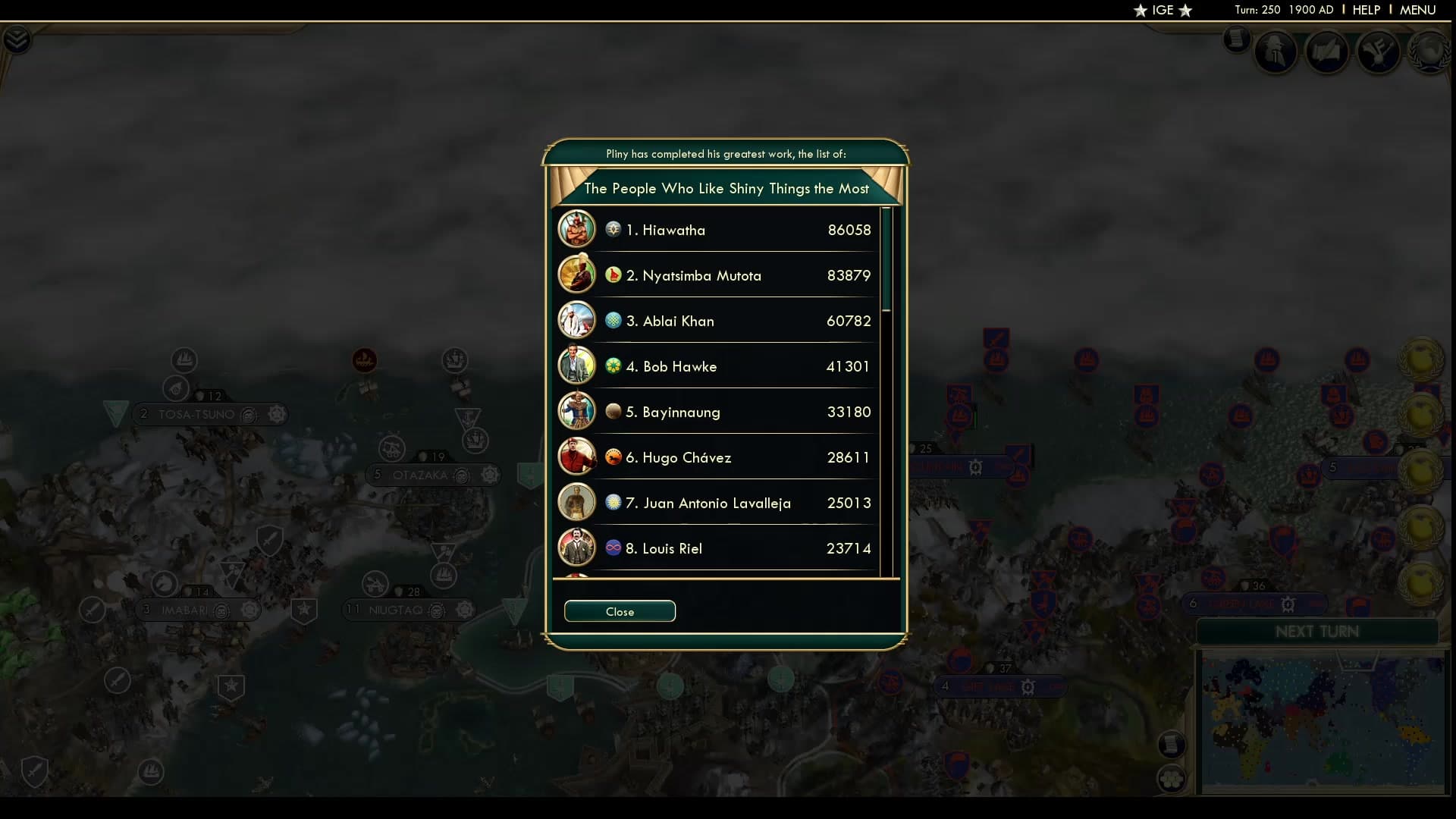This screenshot has height=819, width=1456.
Task: Click the religion symbol next to Bob Hawke
Action: (x=613, y=366)
